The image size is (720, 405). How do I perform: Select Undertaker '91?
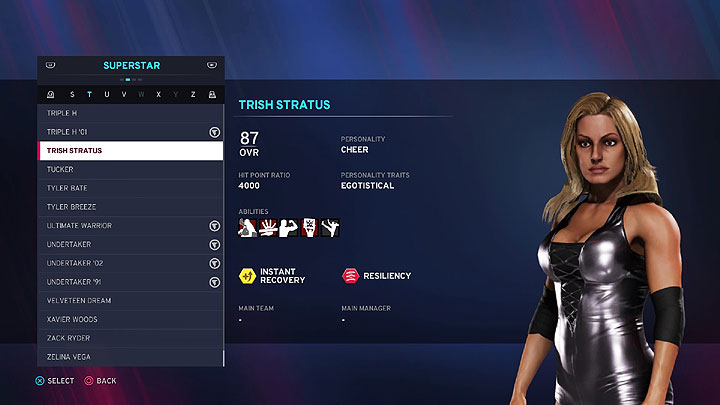coord(130,282)
